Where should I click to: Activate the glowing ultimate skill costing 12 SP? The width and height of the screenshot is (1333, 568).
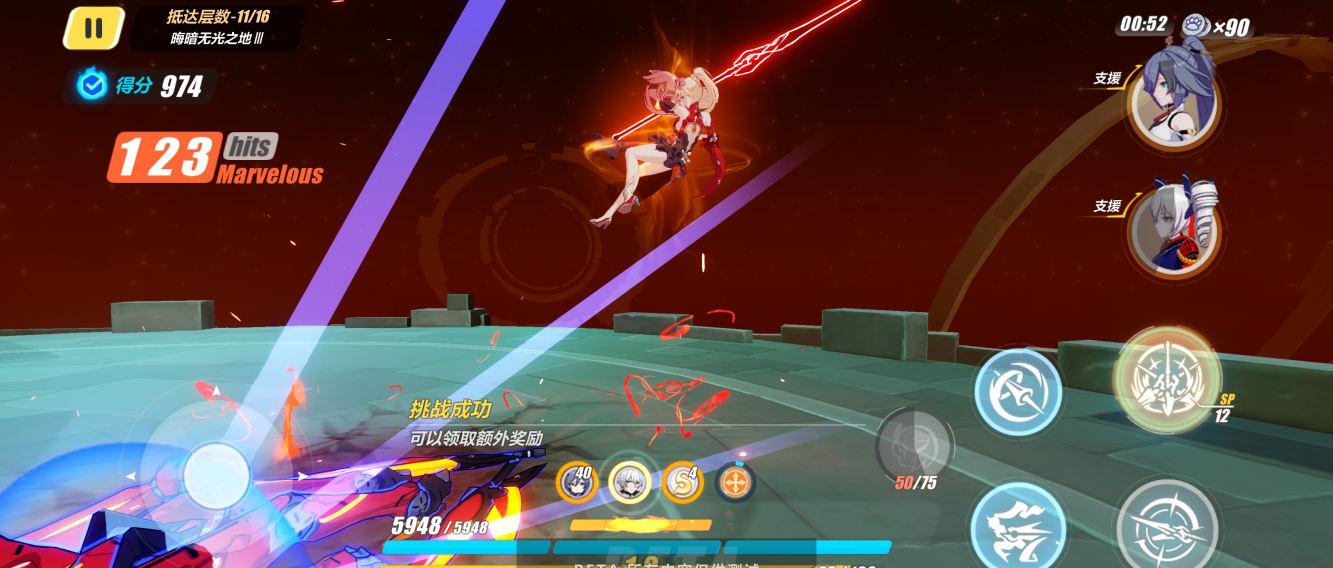1166,378
